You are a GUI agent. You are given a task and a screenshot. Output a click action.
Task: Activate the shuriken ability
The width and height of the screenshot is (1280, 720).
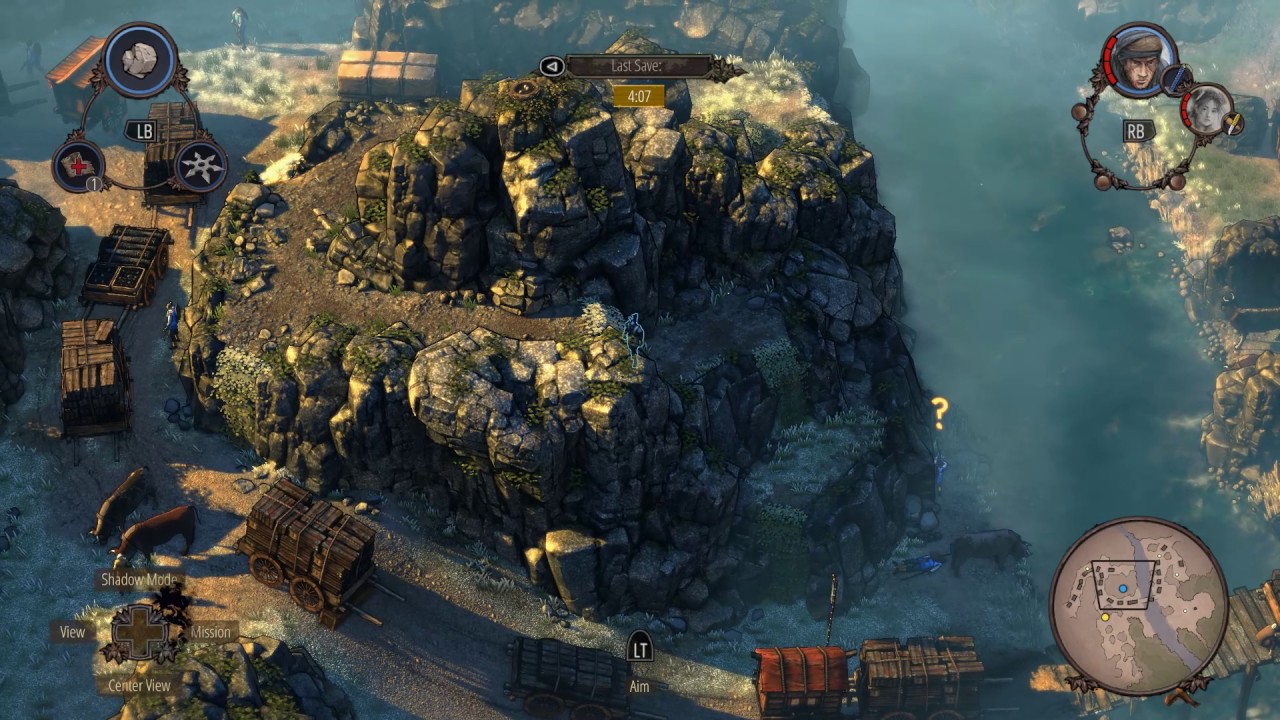point(200,165)
